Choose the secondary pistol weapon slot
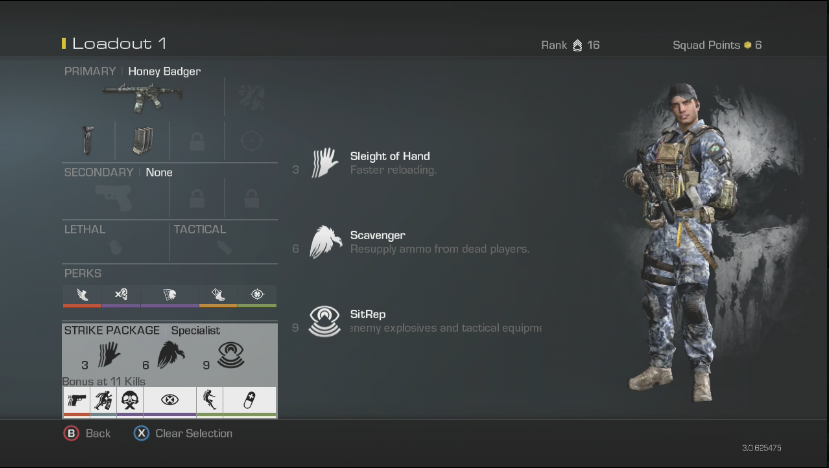Screen dimensions: 829x468 pos(115,199)
